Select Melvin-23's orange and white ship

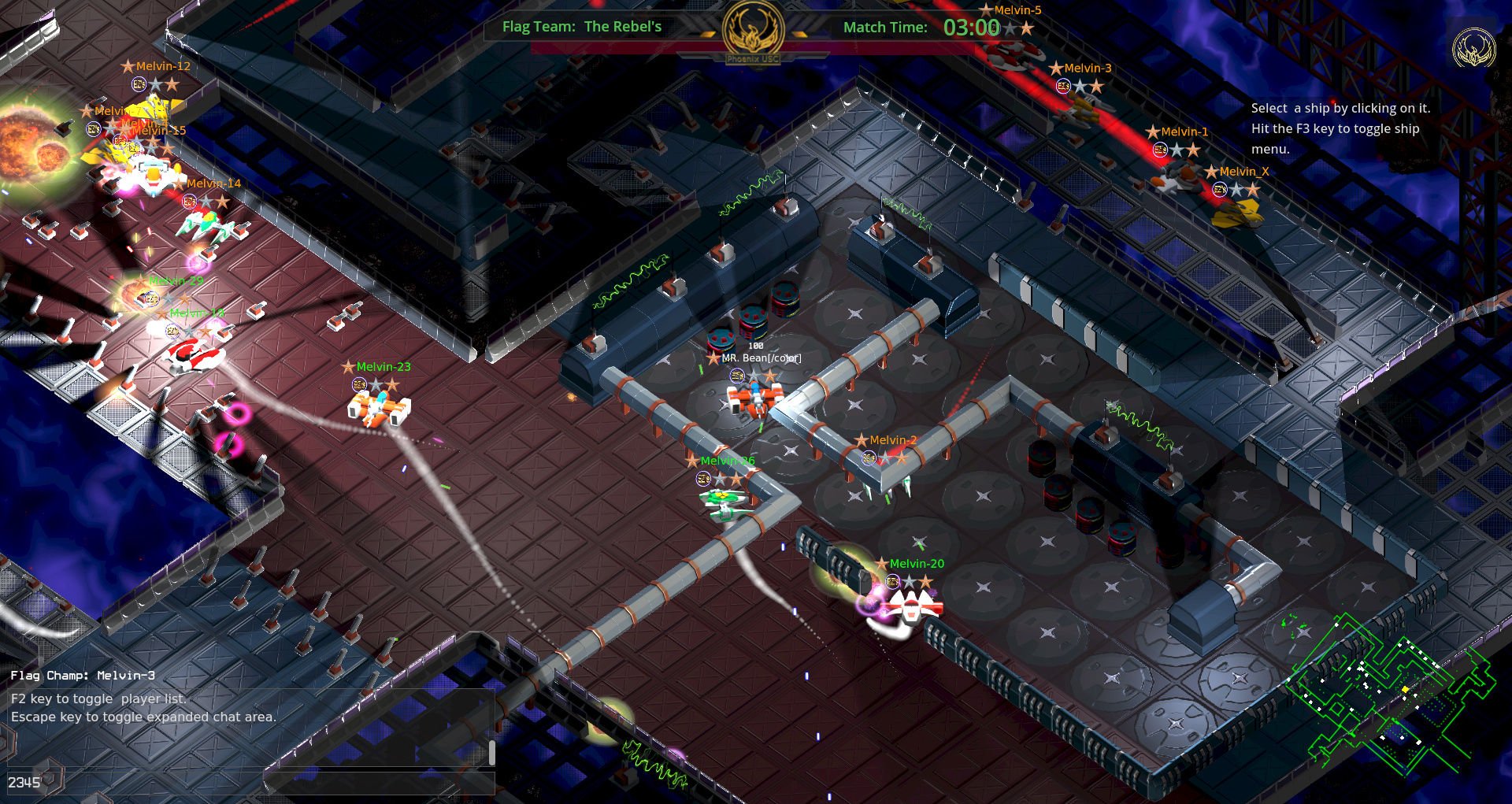point(379,409)
